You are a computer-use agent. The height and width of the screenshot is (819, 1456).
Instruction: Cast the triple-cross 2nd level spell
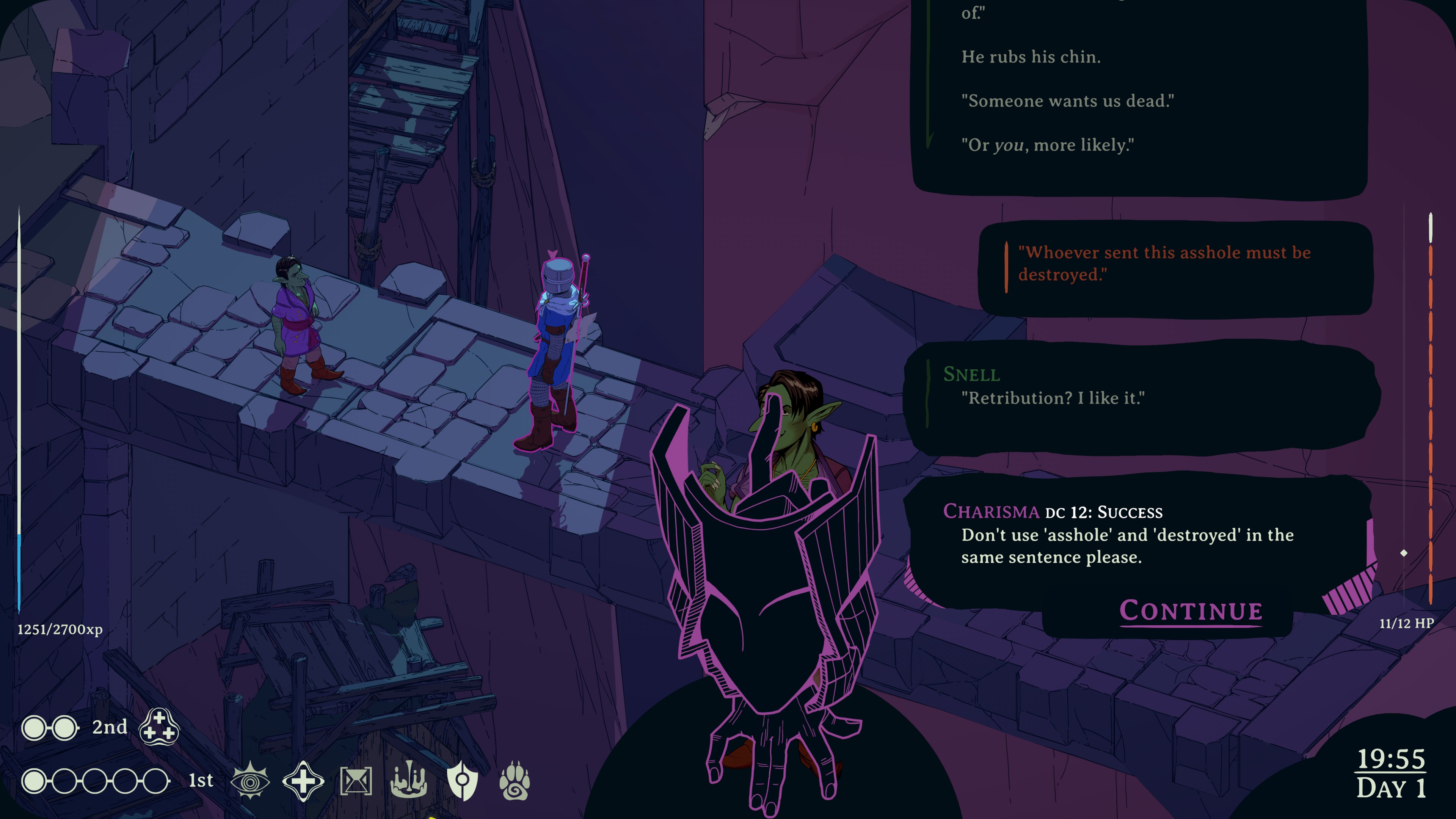pyautogui.click(x=159, y=727)
